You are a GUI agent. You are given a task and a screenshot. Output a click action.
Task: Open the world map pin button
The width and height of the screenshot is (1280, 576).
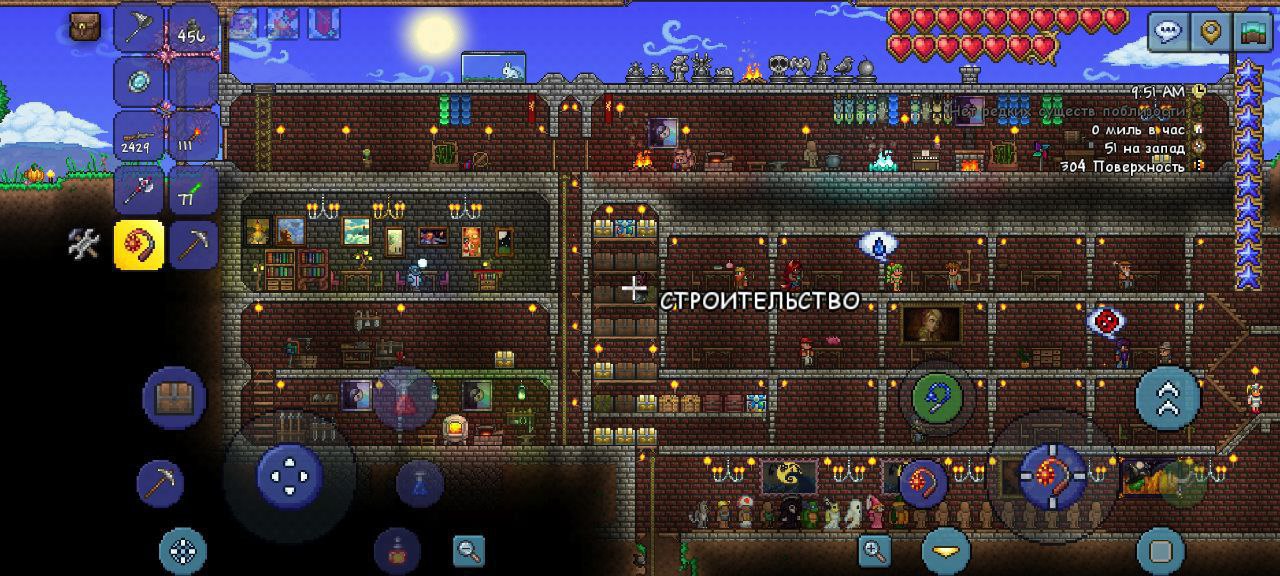click(1212, 31)
